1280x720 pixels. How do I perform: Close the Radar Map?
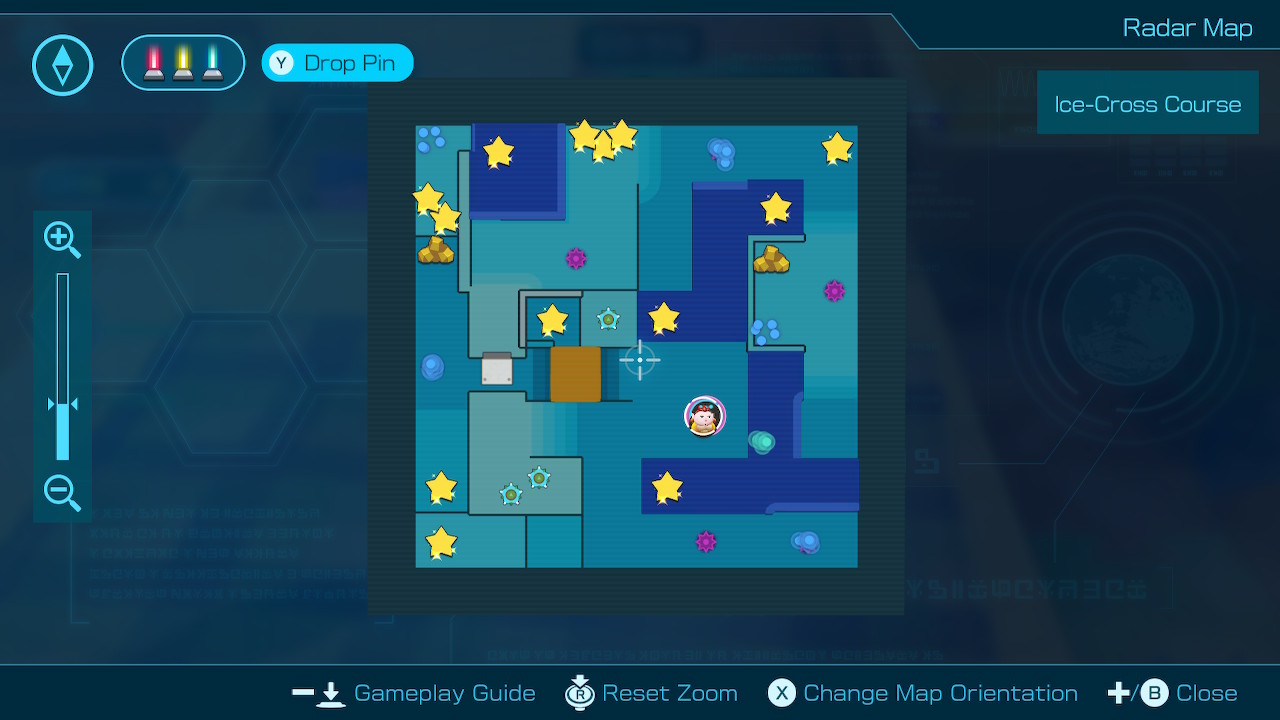click(1173, 693)
